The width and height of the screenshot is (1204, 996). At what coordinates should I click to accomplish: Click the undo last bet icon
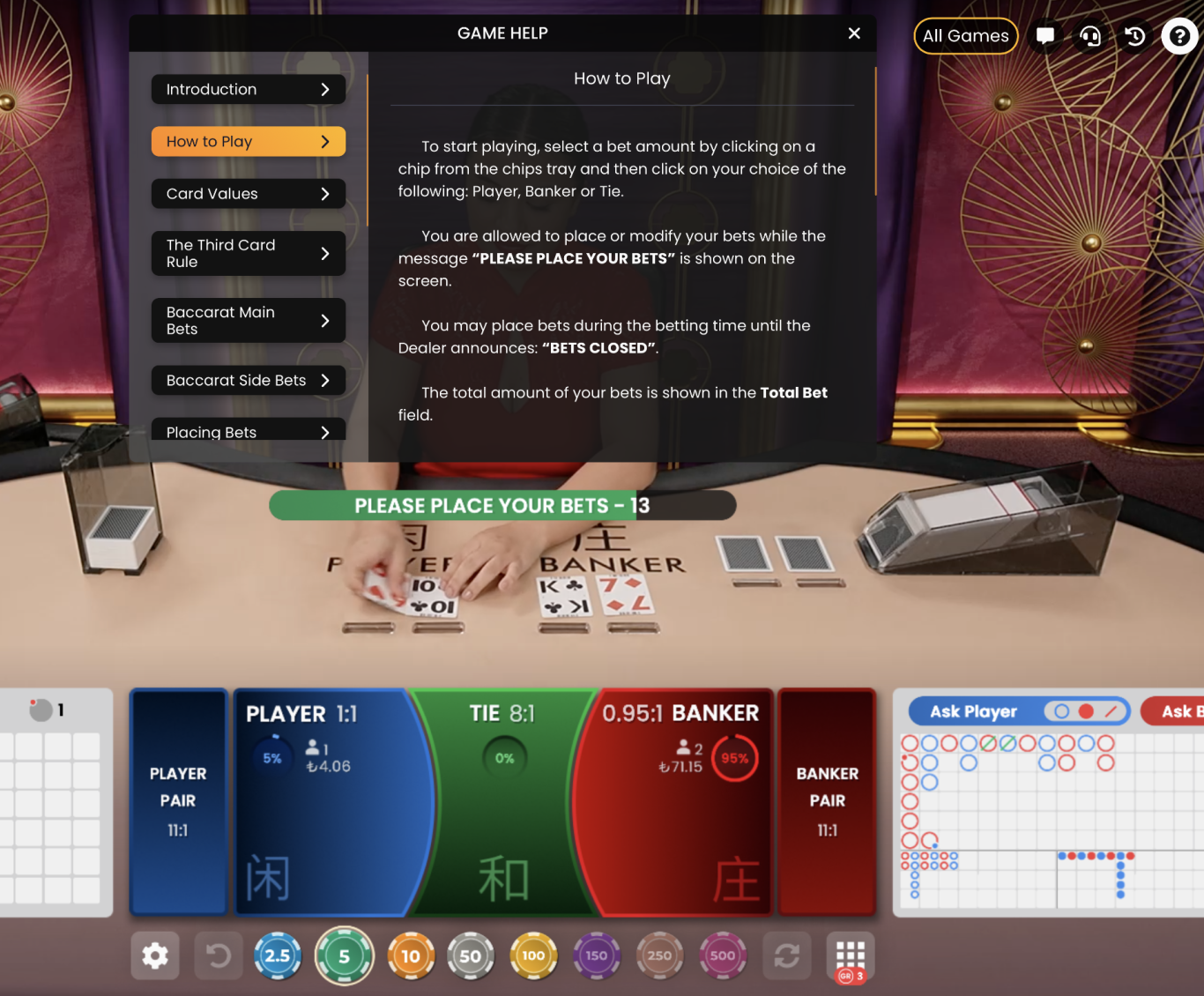point(218,955)
